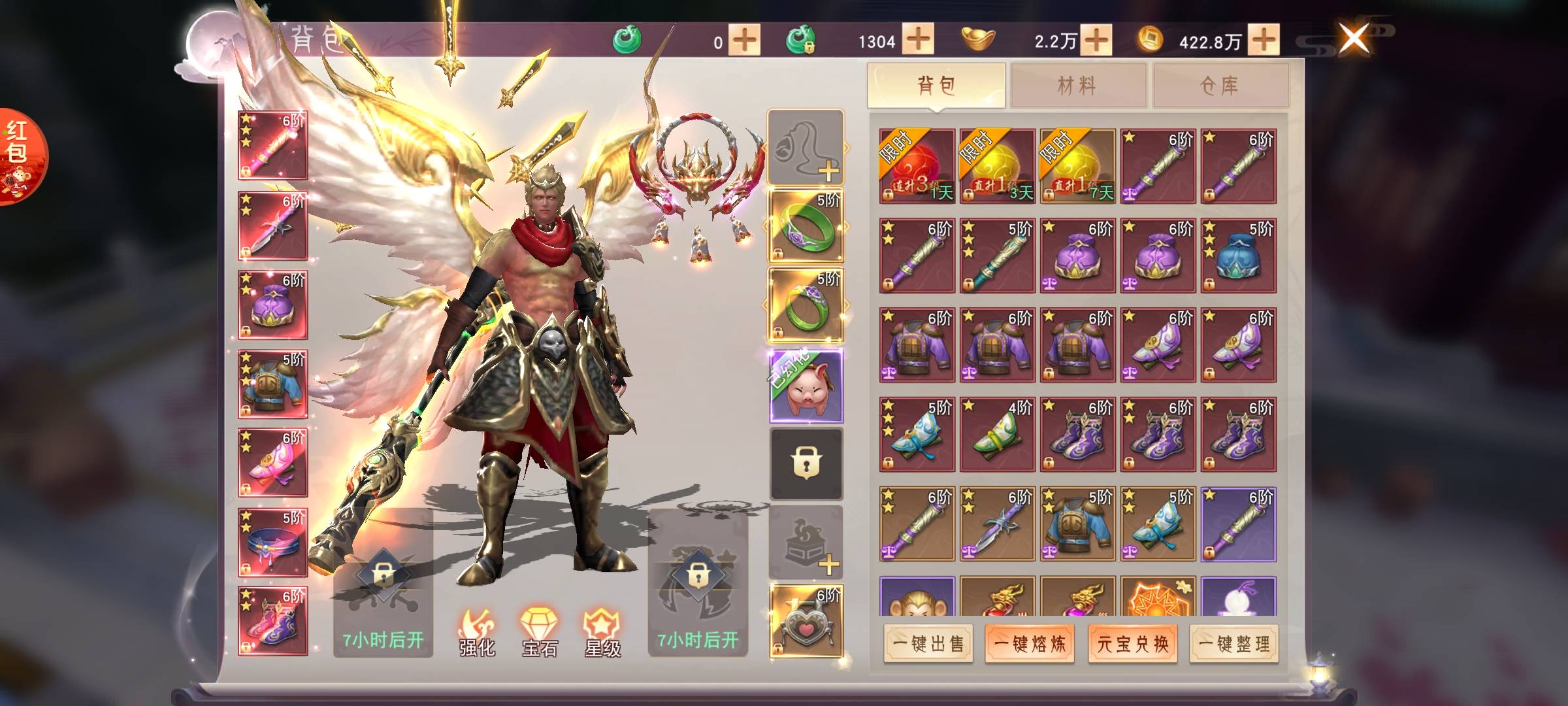
Task: Close the backpack window
Action: click(1354, 39)
